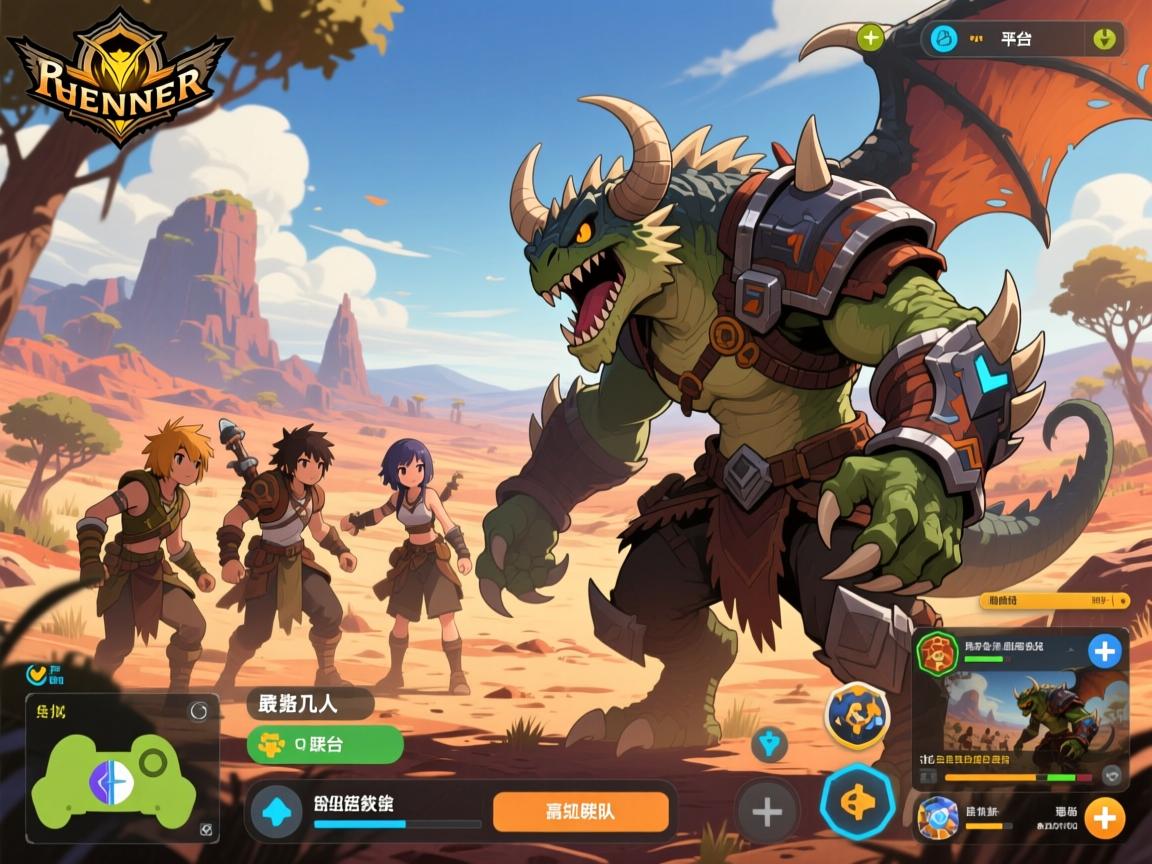Click the orange button at bottom center
The width and height of the screenshot is (1152, 864).
[580, 811]
